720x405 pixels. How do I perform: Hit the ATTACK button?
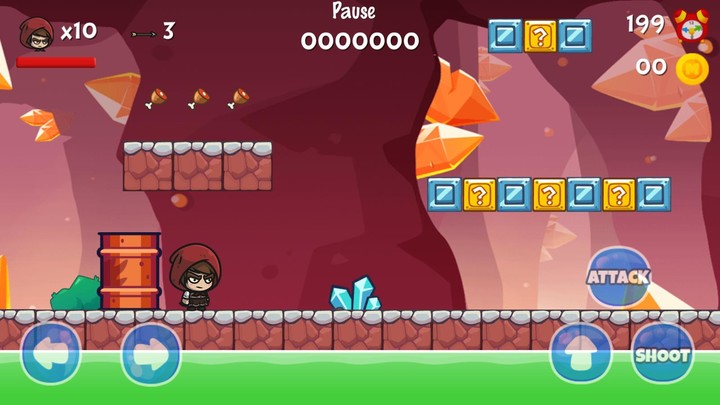click(618, 277)
